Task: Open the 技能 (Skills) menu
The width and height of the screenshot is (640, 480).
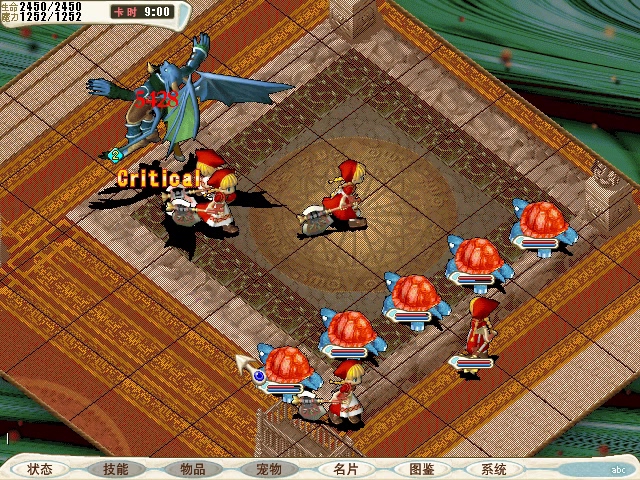Action: coord(116,469)
